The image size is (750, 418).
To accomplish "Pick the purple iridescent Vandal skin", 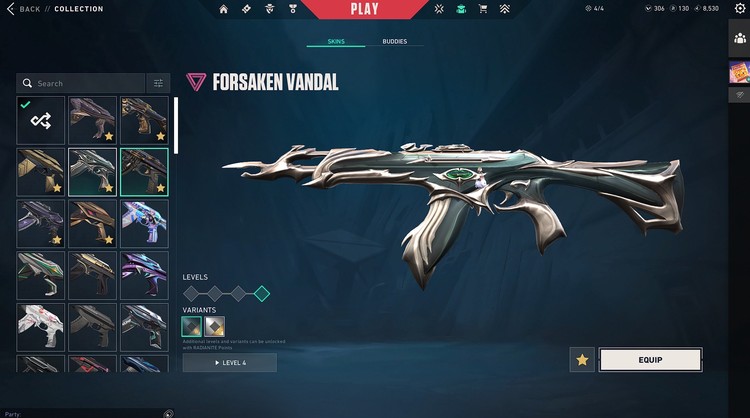I will [x=144, y=275].
